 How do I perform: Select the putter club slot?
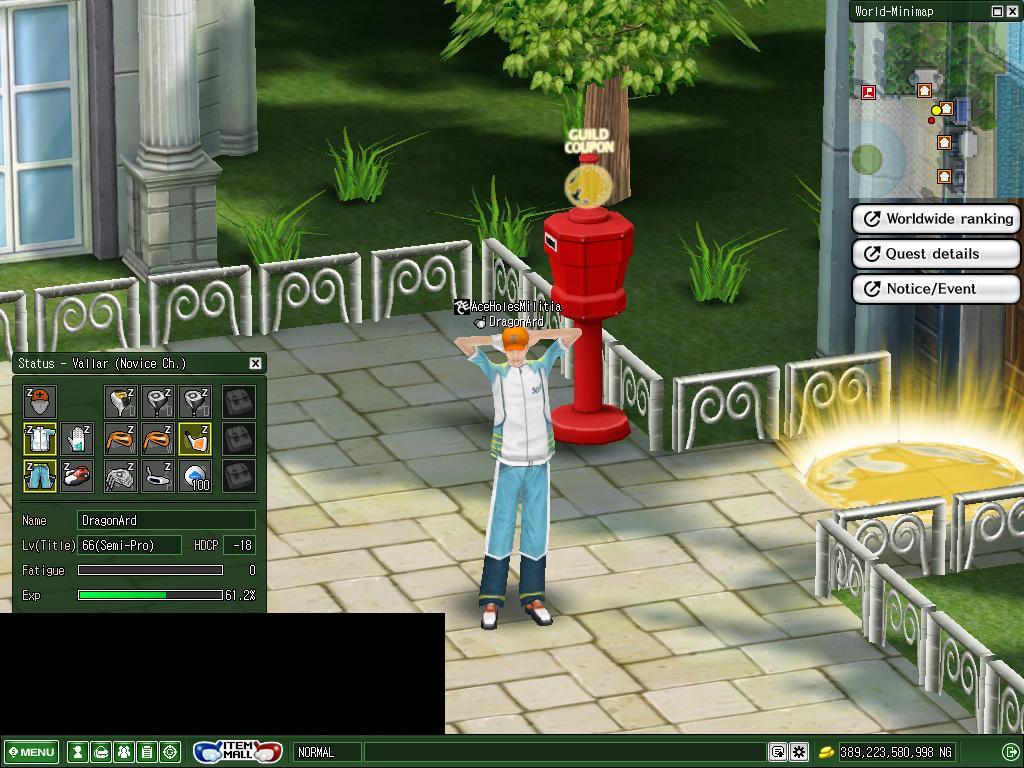(158, 476)
